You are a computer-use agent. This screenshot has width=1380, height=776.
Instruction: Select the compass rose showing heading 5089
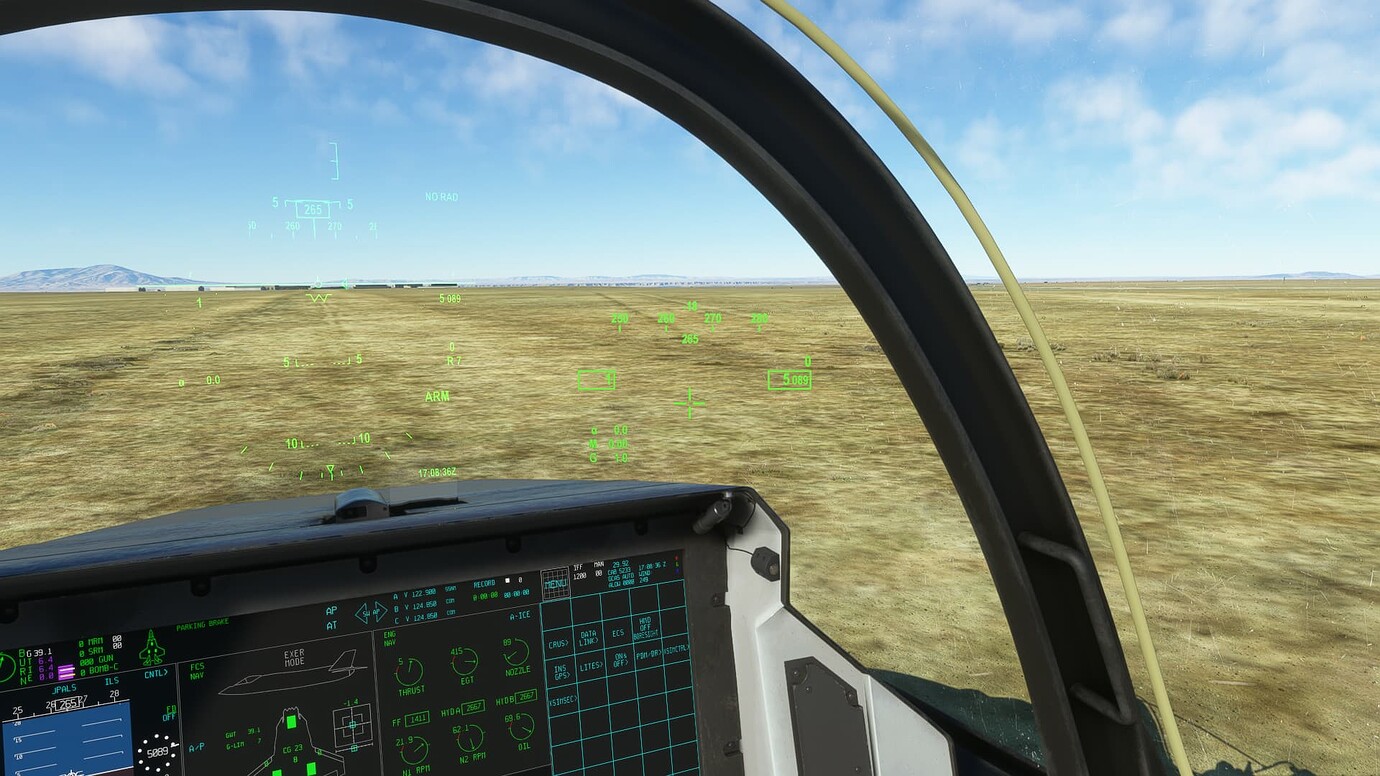(157, 752)
